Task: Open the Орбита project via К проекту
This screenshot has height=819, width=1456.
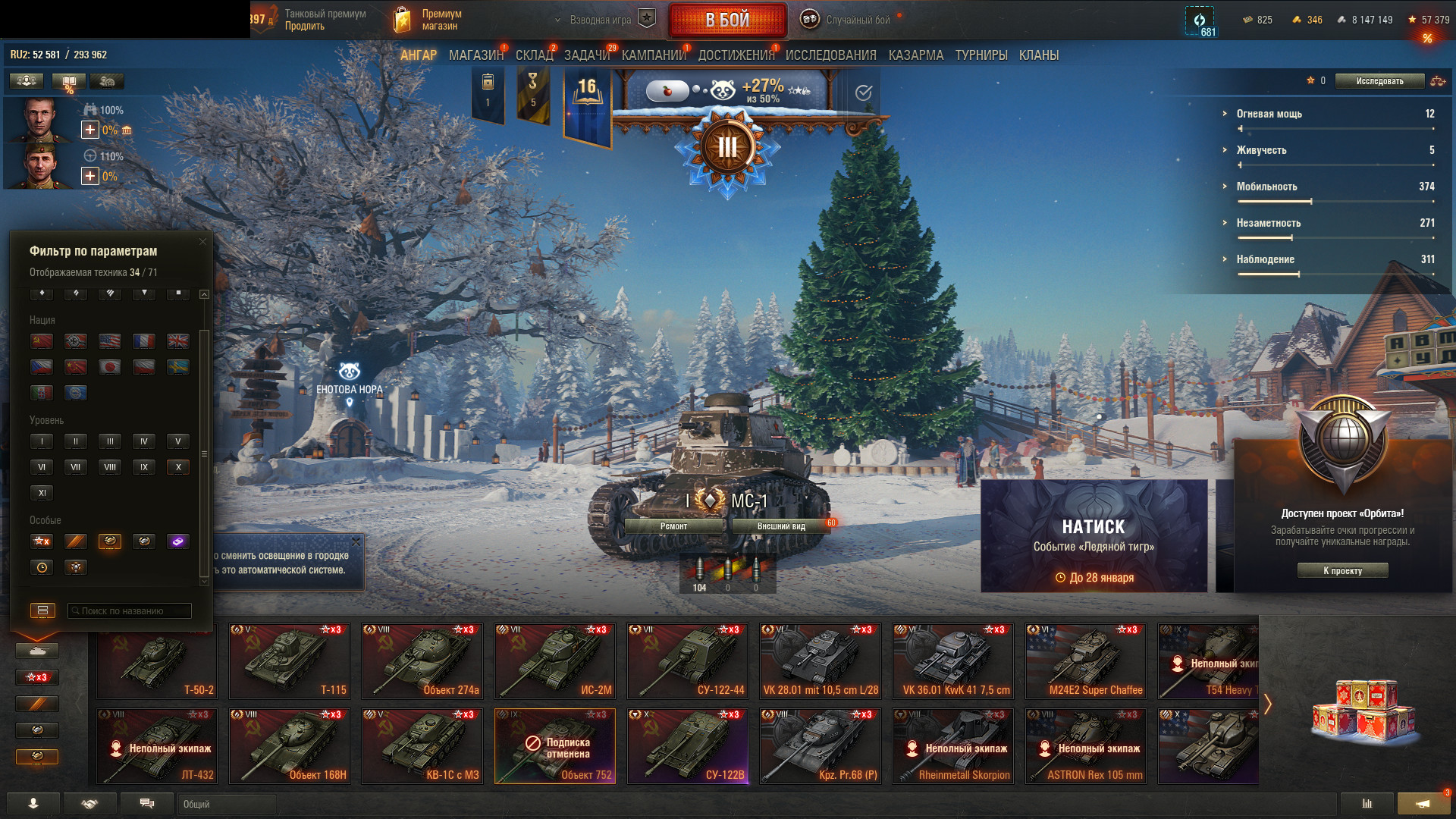Action: pyautogui.click(x=1342, y=571)
